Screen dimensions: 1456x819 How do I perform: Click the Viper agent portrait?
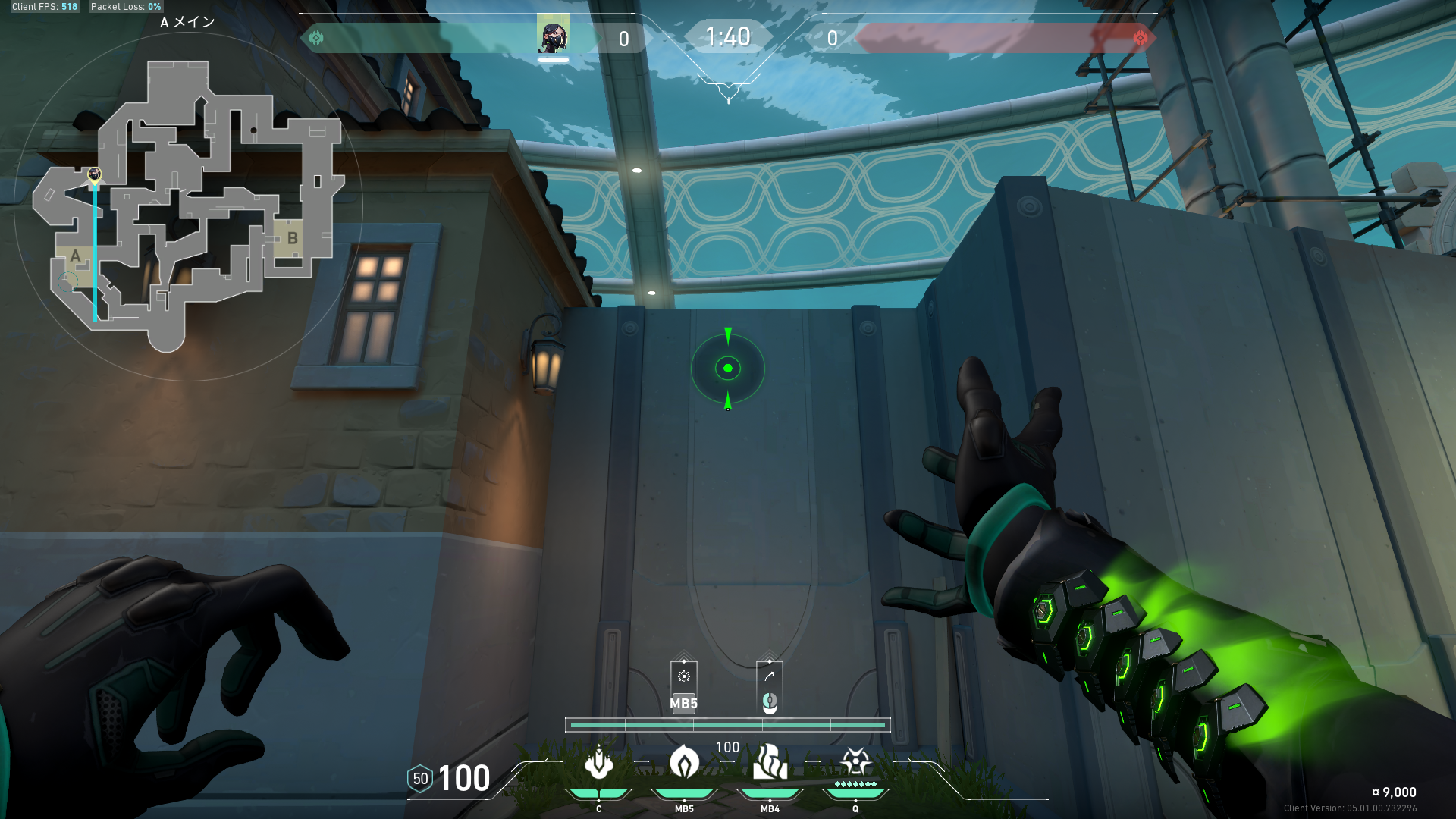point(553,35)
